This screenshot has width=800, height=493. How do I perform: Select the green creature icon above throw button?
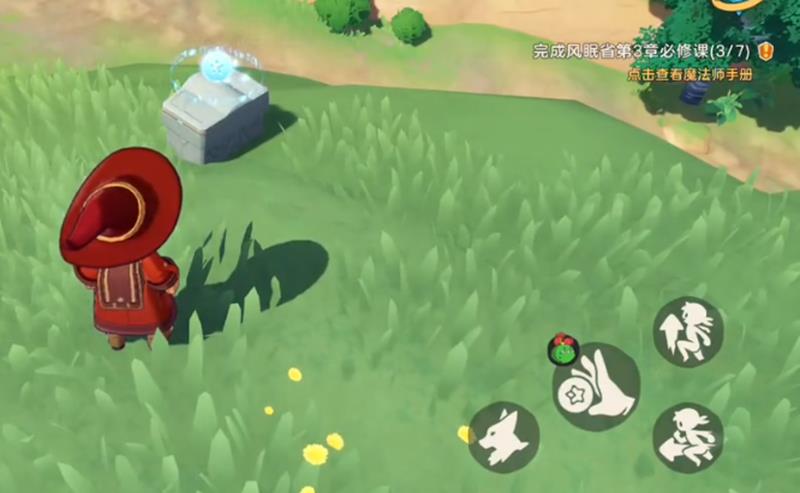point(564,350)
